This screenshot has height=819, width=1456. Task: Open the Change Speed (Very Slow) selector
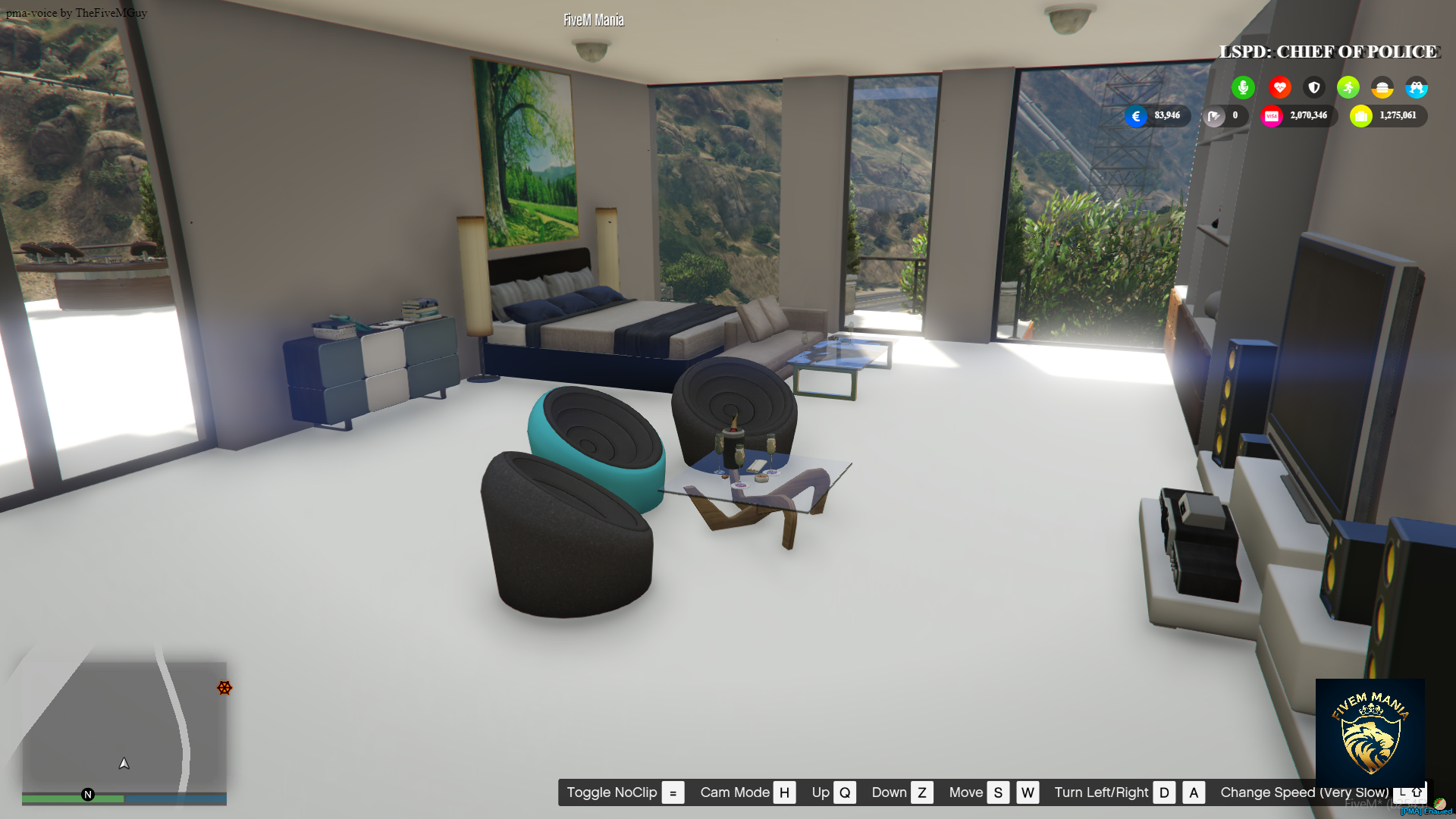coord(1304,792)
